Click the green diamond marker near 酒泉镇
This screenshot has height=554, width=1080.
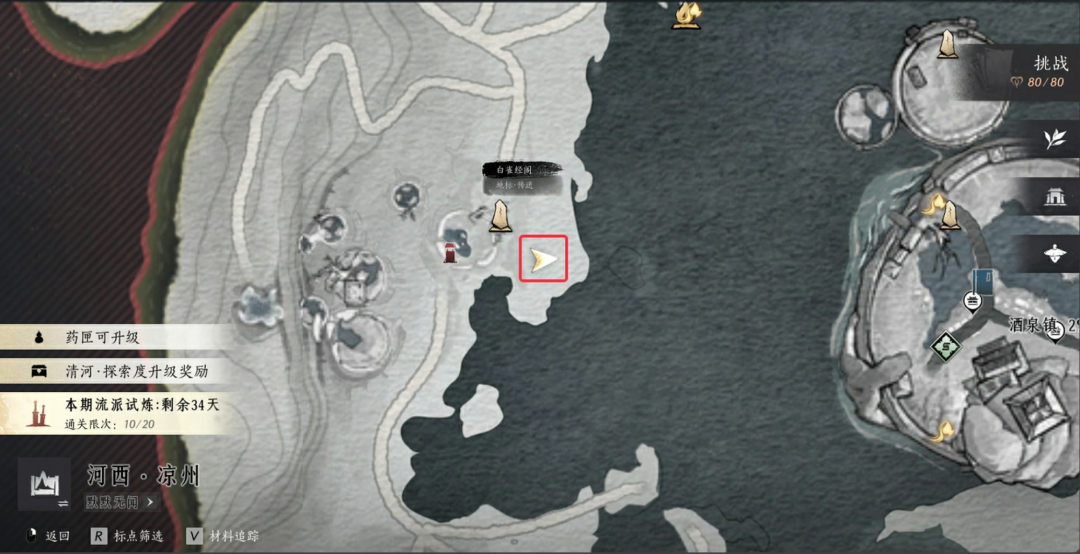click(945, 348)
